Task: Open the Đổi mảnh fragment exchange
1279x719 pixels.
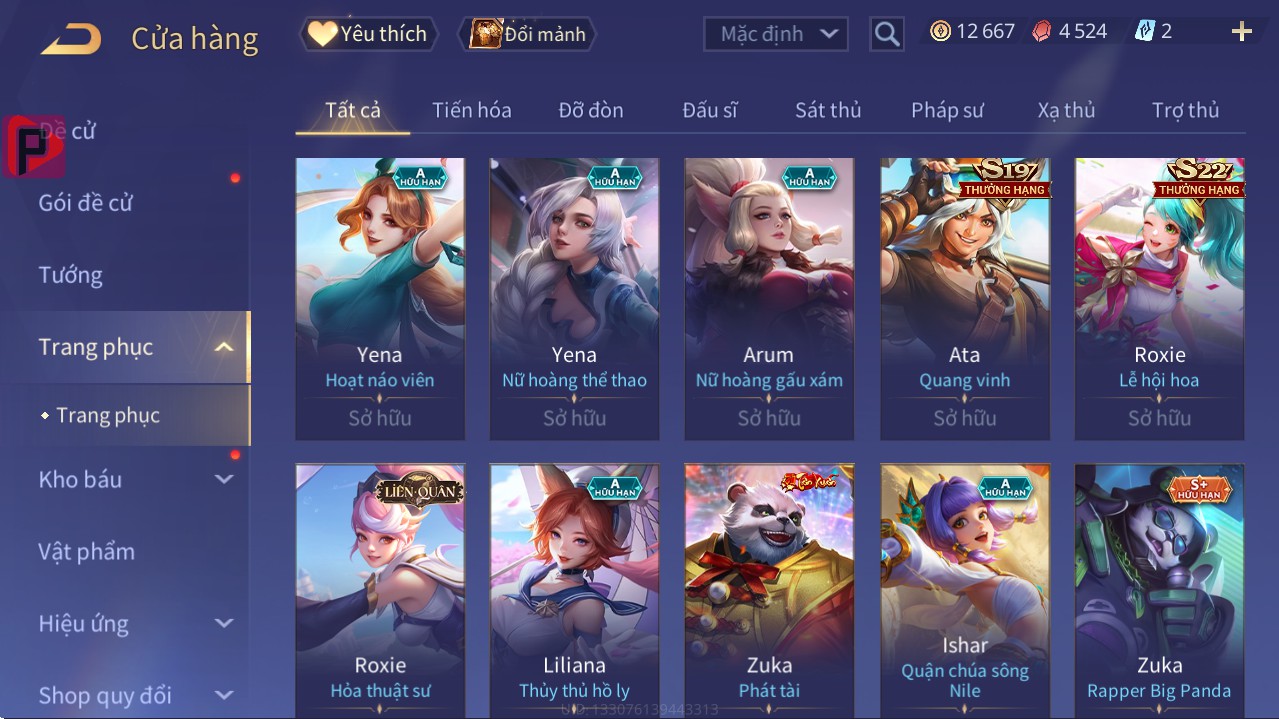Action: (x=527, y=34)
